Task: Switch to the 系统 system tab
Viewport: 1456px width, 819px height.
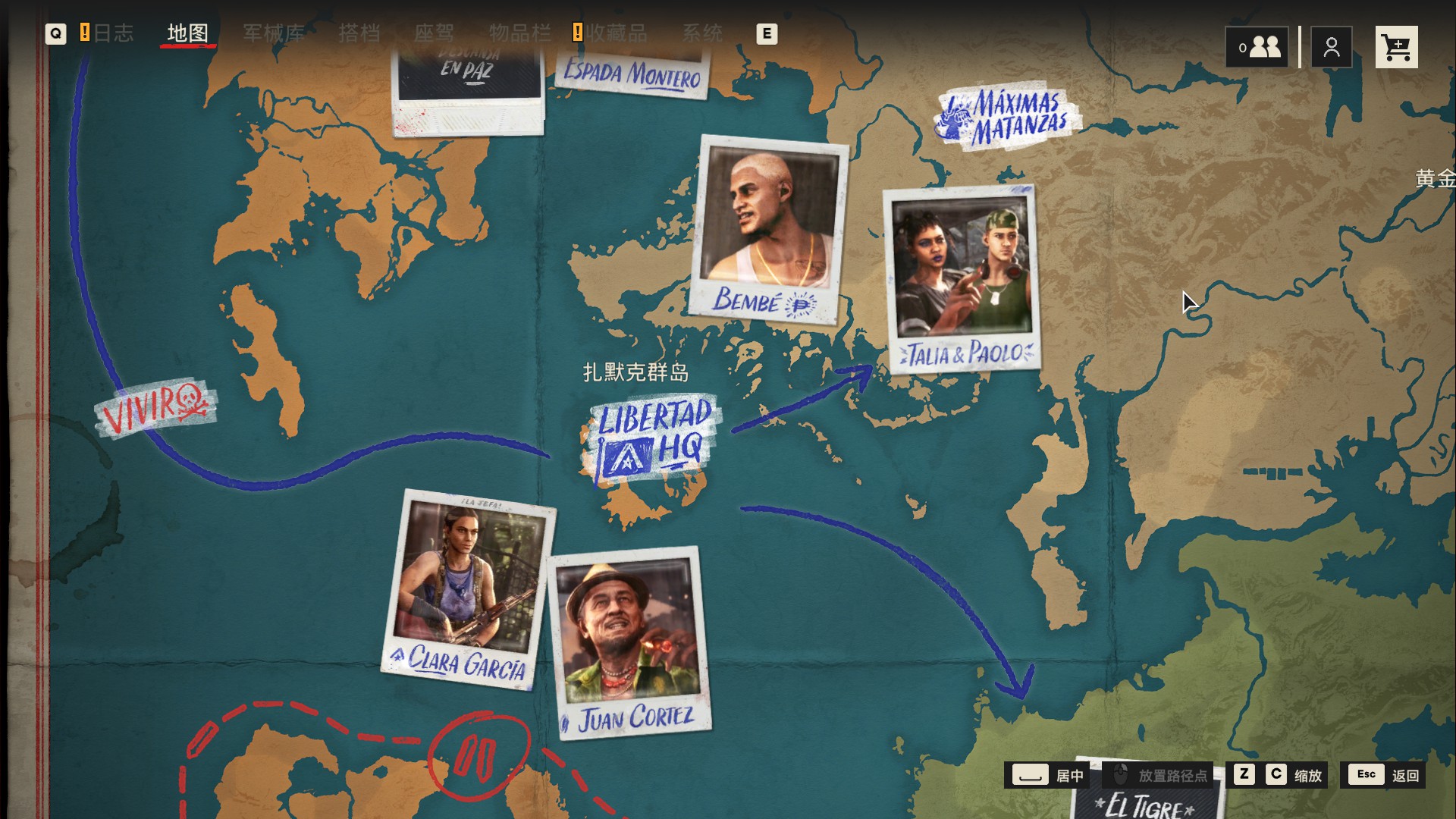Action: [x=702, y=33]
